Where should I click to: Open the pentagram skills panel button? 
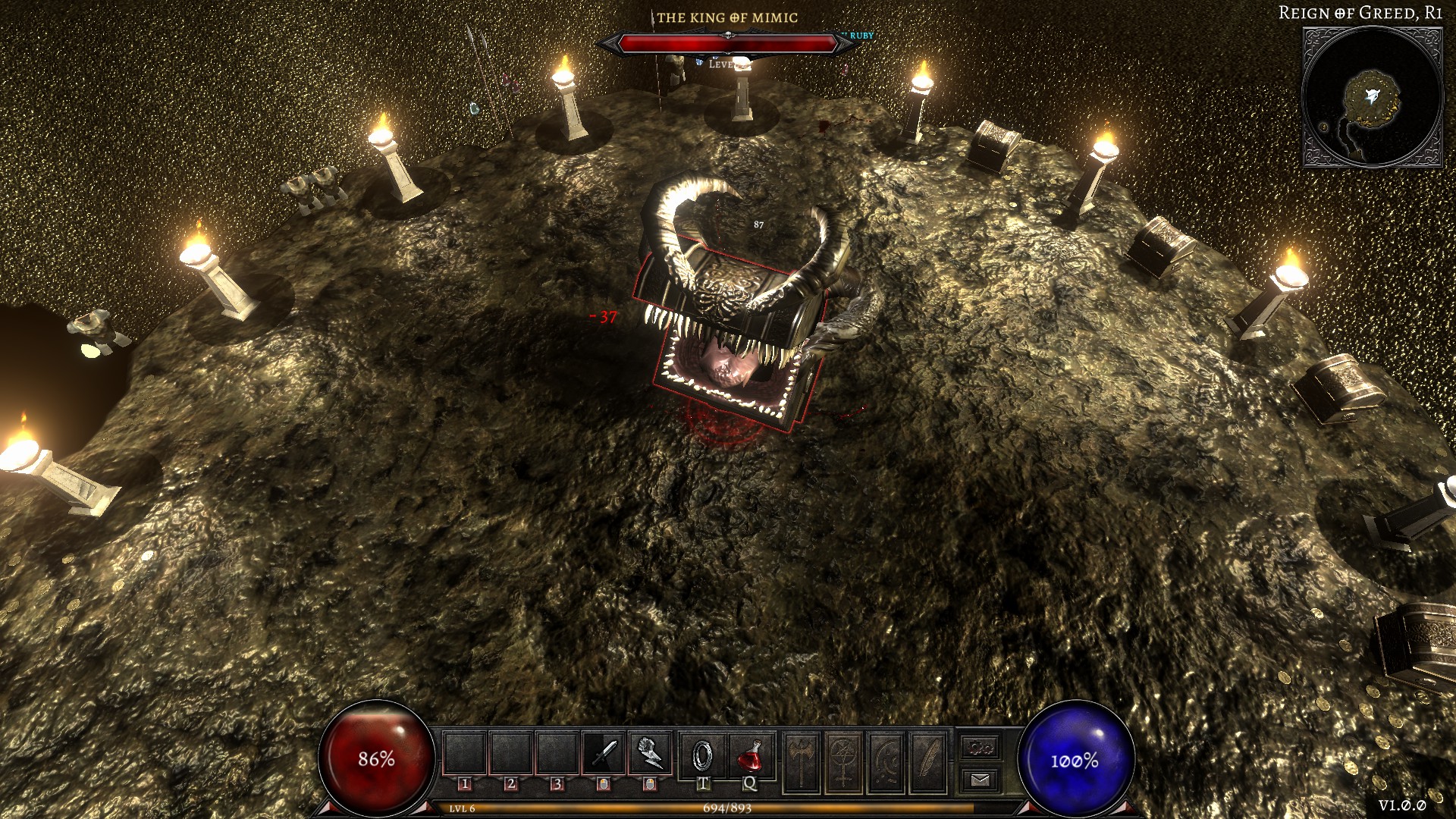[843, 761]
